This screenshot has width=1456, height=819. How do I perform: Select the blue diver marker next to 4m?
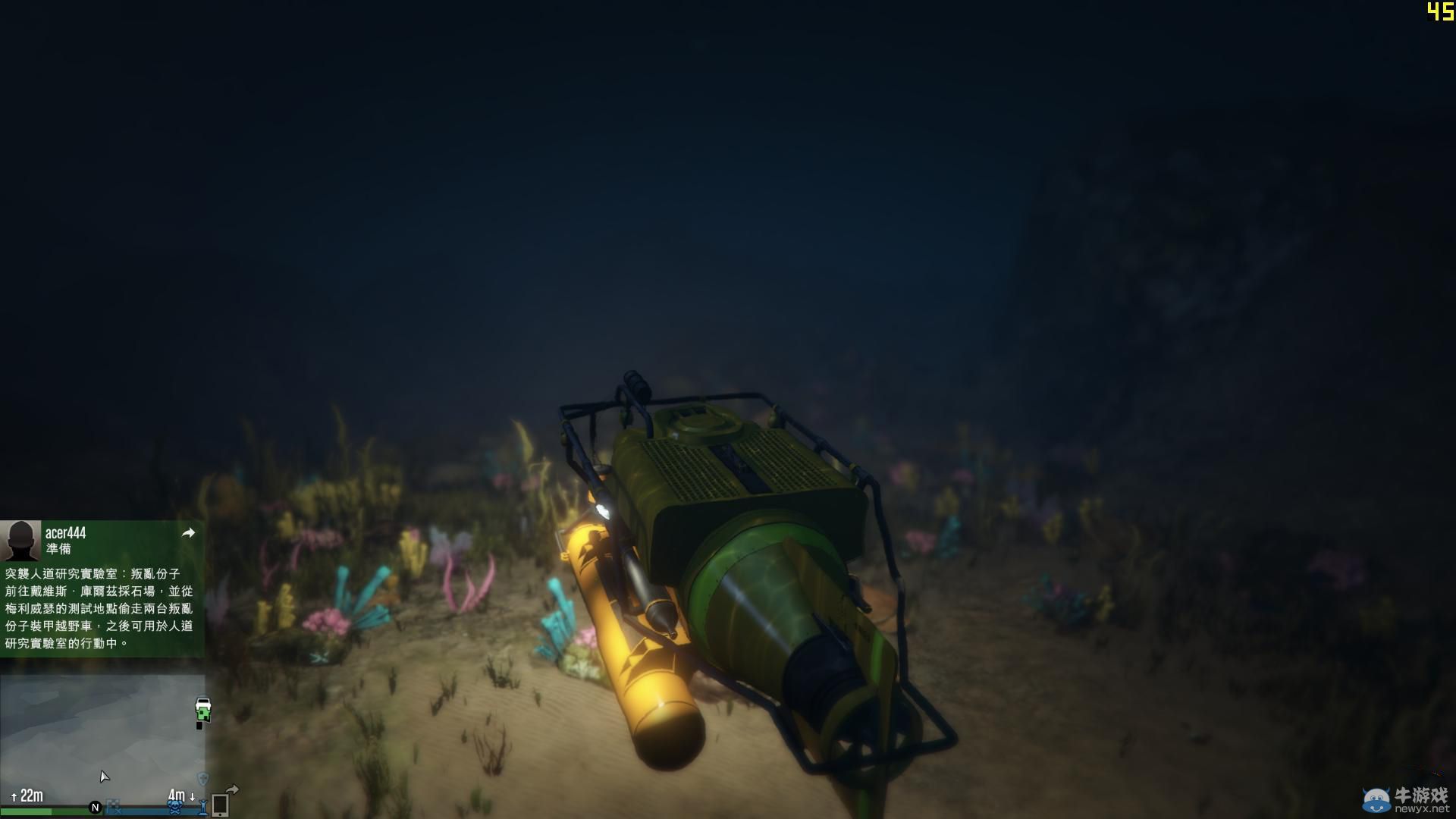coord(204,807)
